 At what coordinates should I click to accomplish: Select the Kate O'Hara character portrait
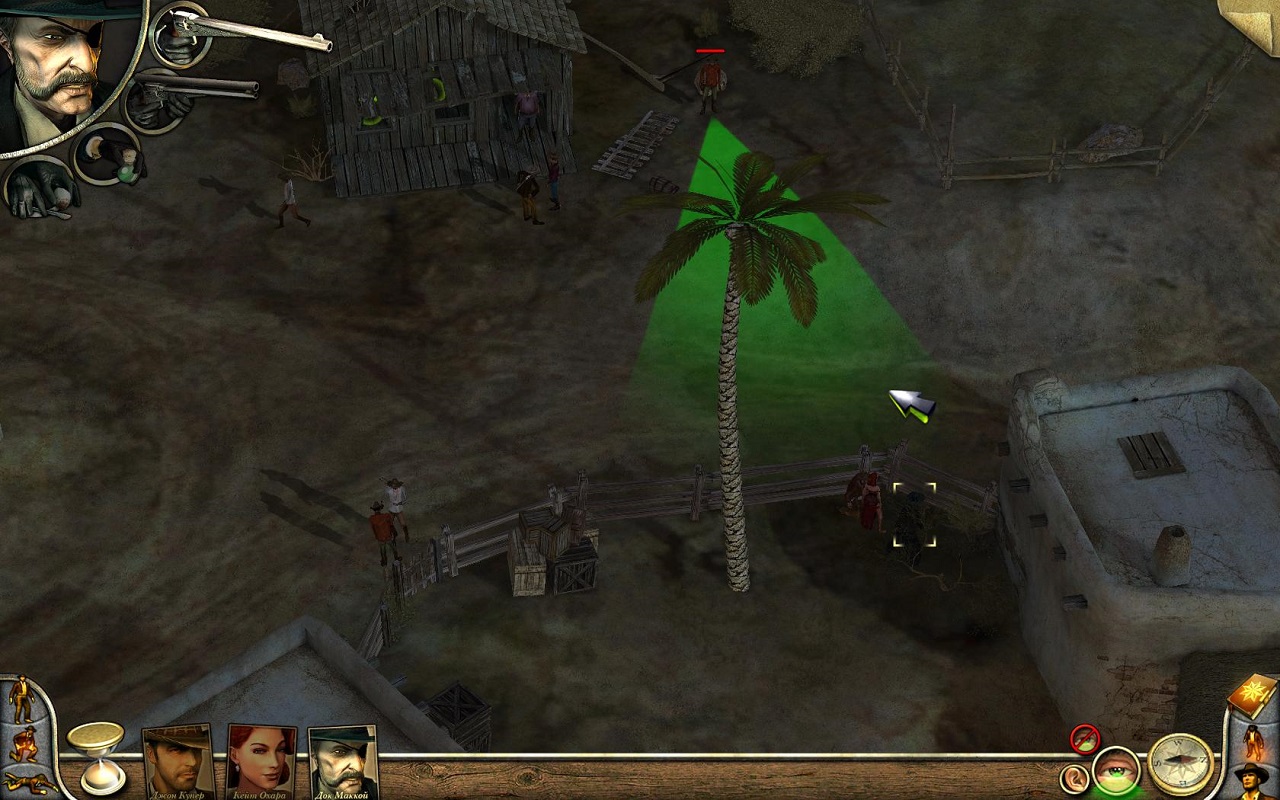(x=262, y=763)
